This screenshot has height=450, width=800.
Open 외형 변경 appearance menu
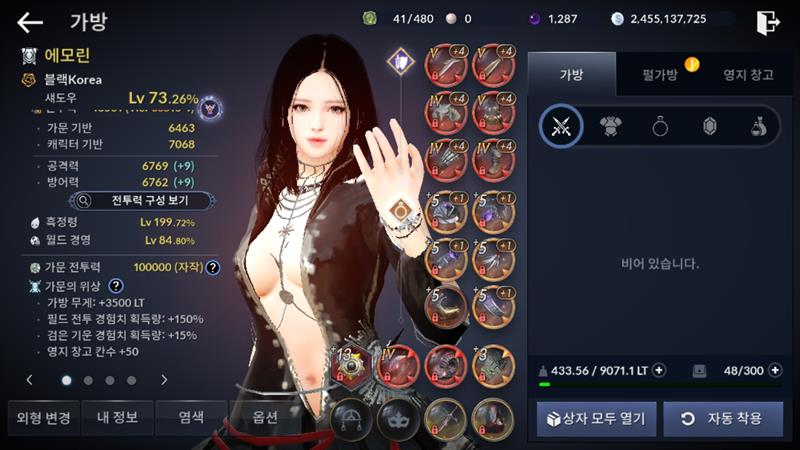tap(44, 417)
